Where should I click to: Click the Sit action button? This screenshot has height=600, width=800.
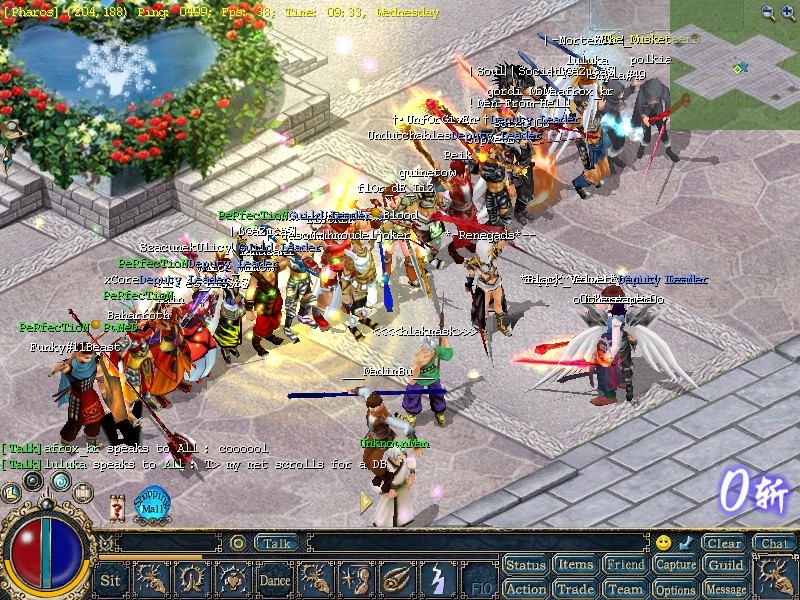pos(111,580)
